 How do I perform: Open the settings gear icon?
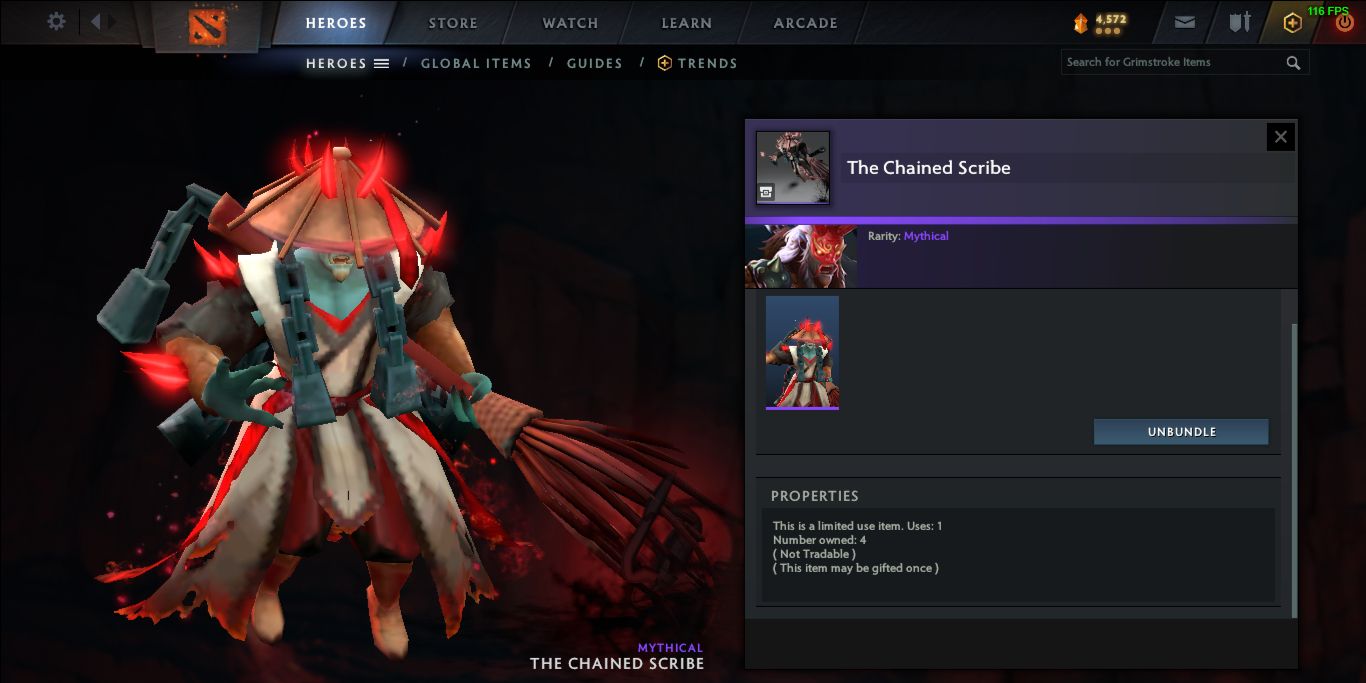coord(56,22)
